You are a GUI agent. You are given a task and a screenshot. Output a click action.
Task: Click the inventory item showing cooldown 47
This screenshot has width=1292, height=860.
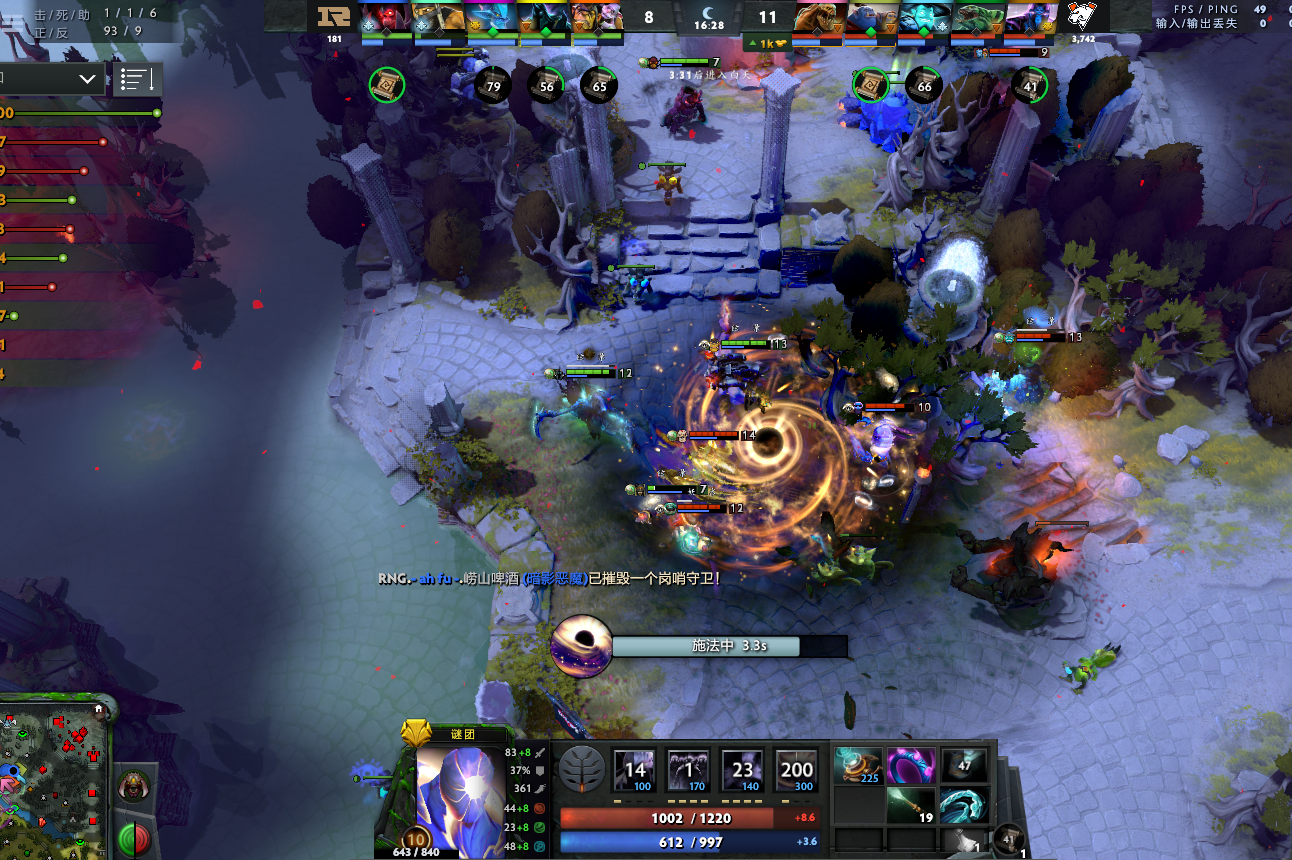tap(964, 767)
